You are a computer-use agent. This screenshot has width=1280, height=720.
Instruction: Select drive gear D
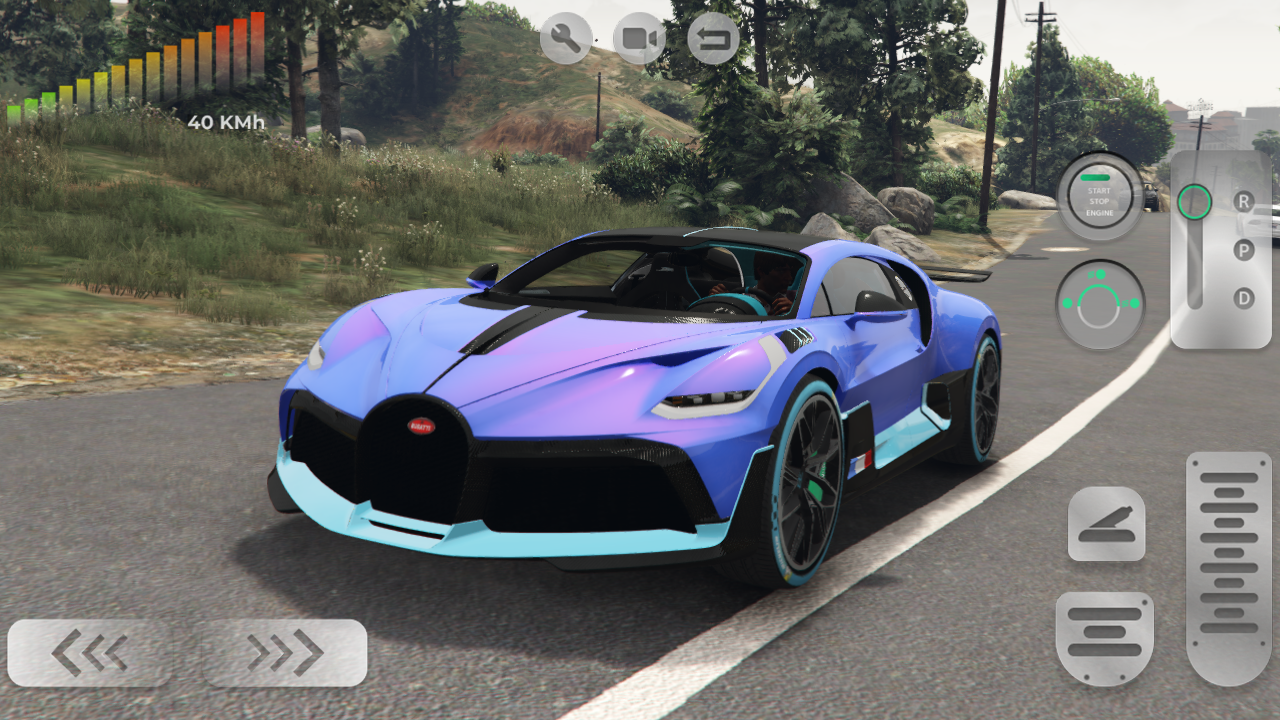coord(1244,299)
